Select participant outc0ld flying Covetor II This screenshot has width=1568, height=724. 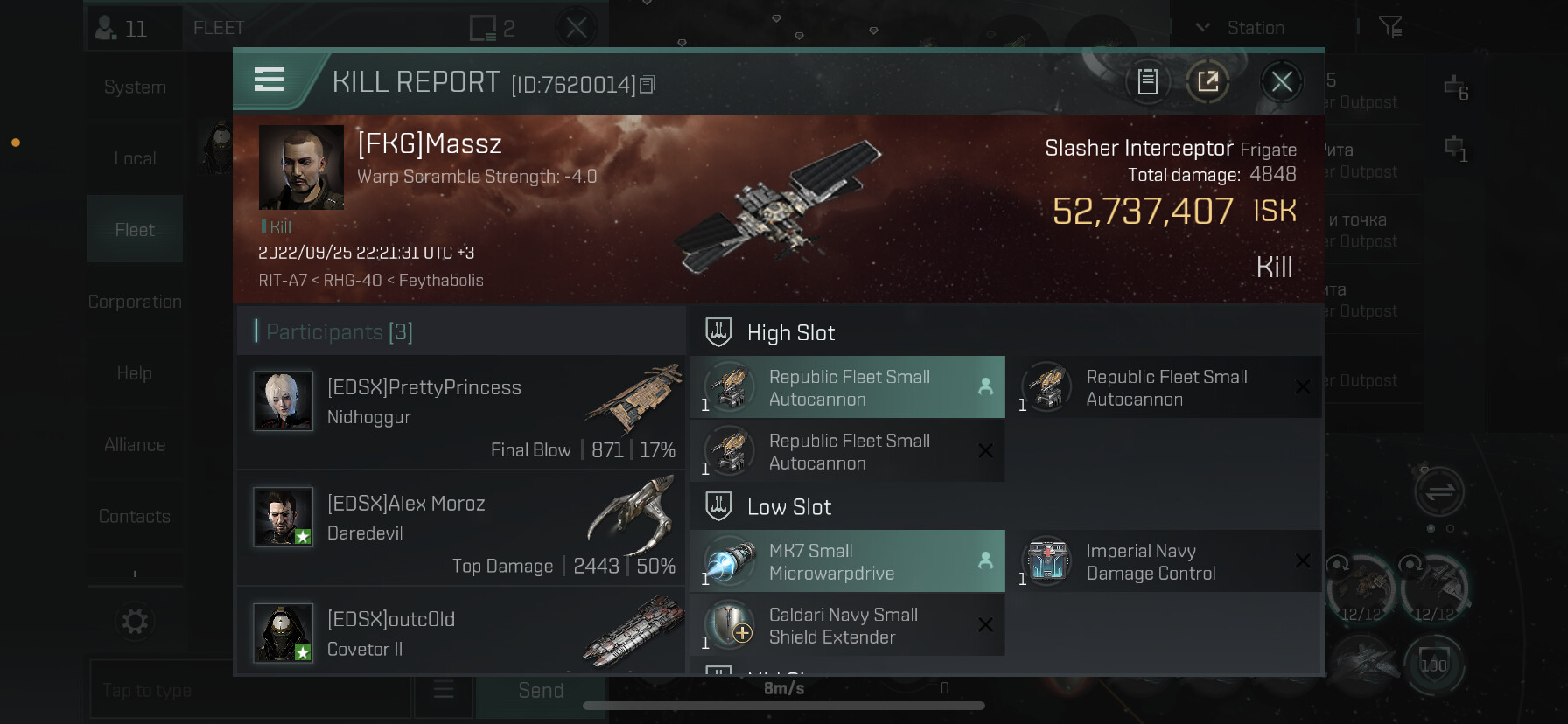460,633
